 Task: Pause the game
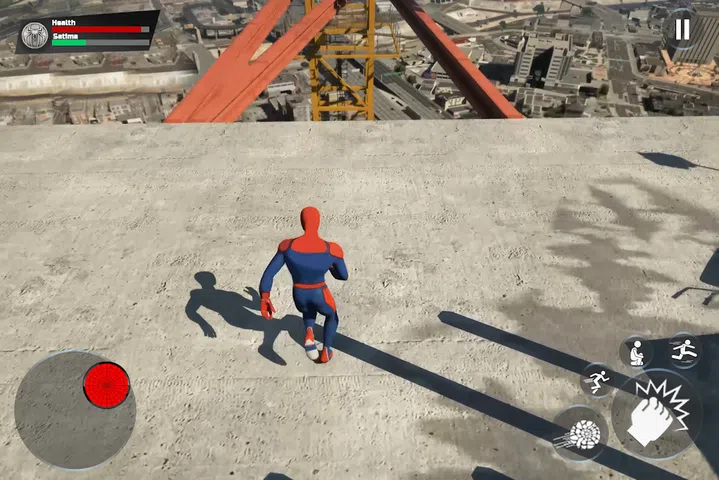[682, 29]
